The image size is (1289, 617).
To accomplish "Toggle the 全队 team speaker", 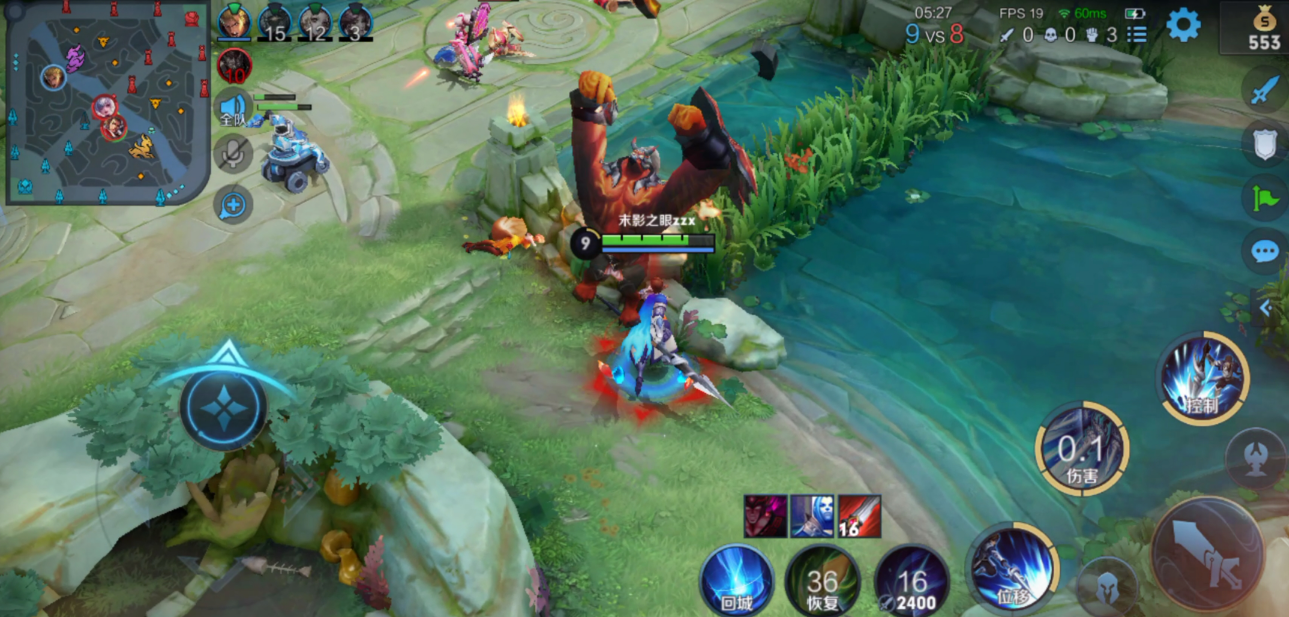I will click(233, 107).
